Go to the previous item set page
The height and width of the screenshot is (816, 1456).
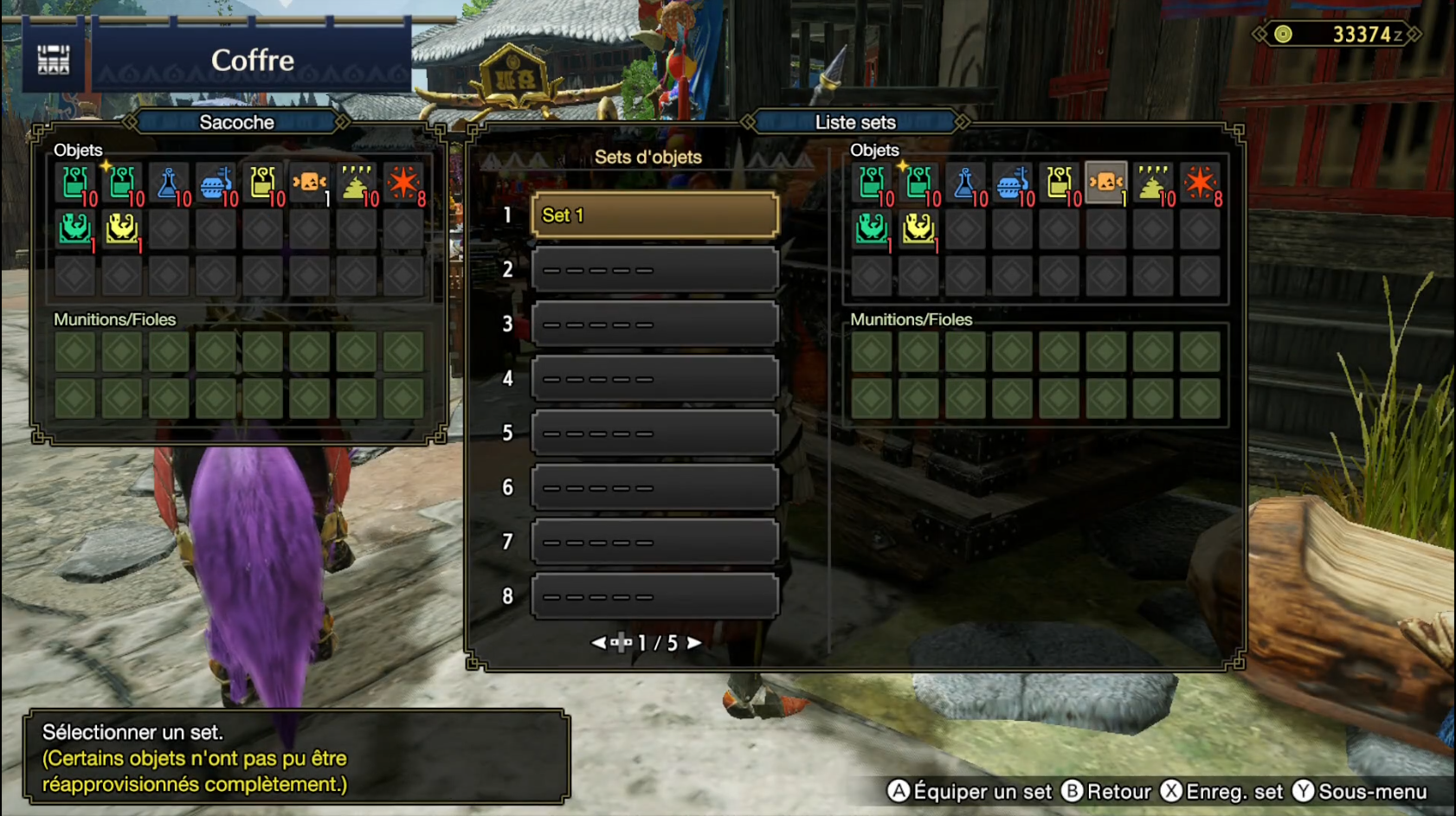598,643
